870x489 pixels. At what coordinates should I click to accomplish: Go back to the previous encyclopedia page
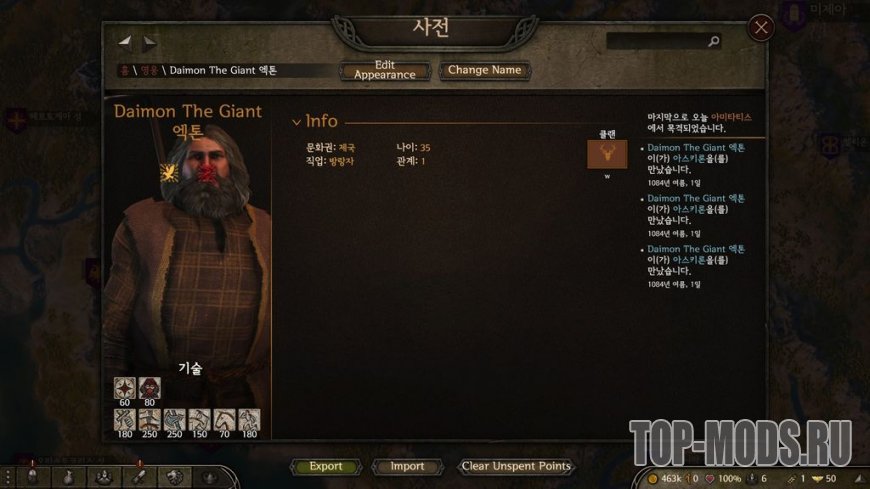click(x=125, y=42)
